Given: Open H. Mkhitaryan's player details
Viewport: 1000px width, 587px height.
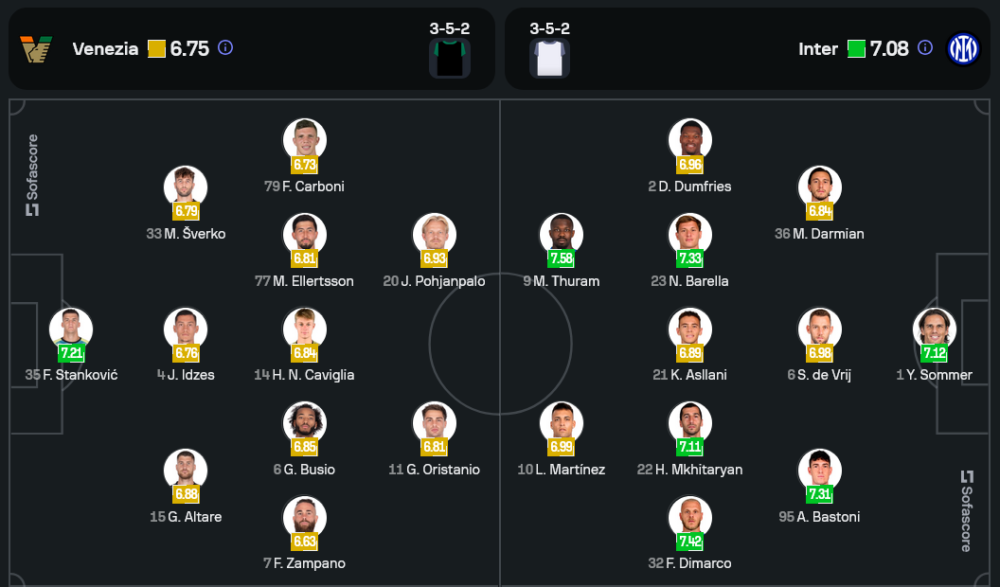Looking at the screenshot, I should click(690, 424).
